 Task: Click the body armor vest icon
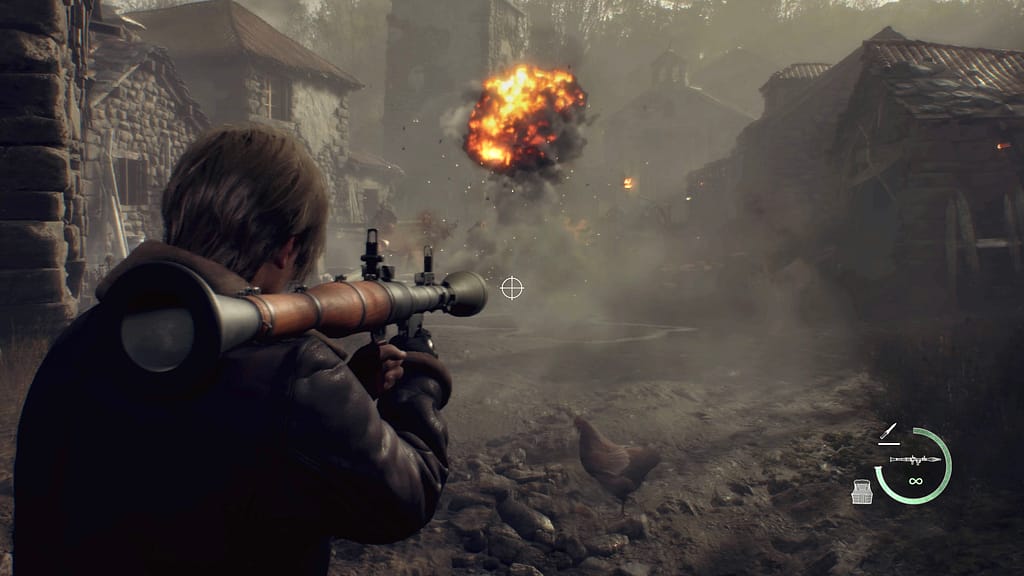[861, 491]
